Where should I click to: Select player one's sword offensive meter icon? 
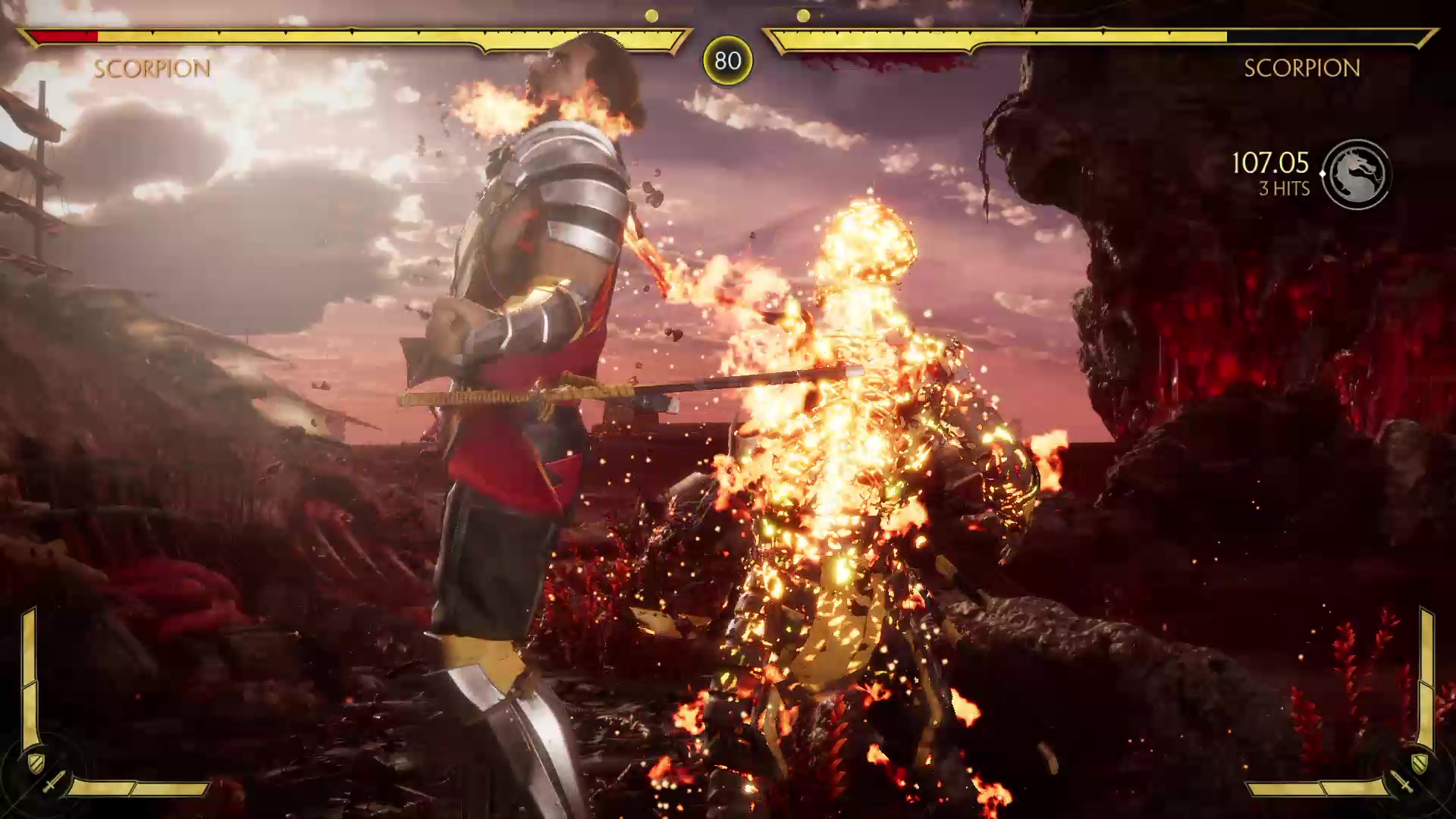point(53,782)
